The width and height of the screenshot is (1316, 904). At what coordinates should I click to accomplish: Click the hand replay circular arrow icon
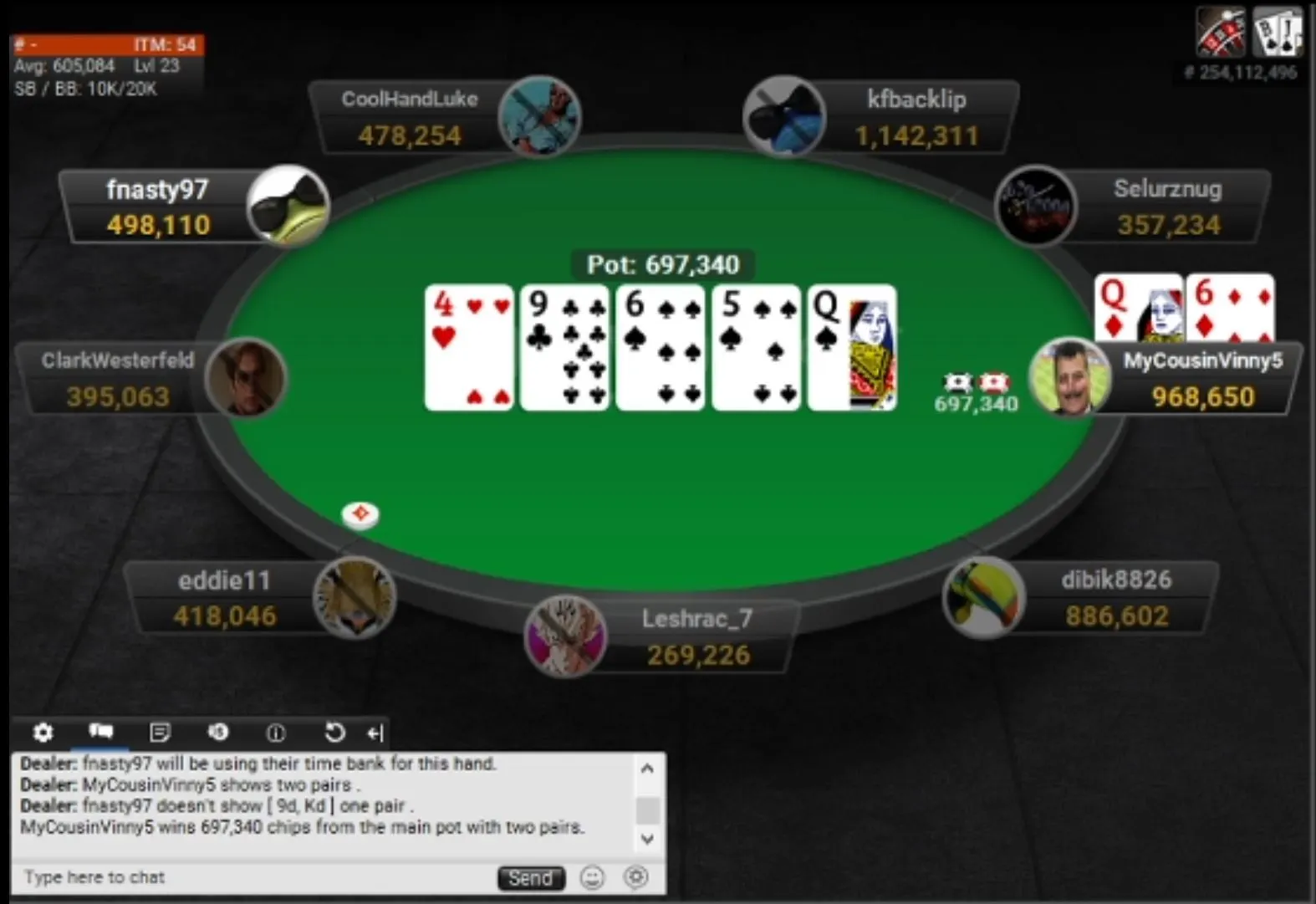[334, 733]
